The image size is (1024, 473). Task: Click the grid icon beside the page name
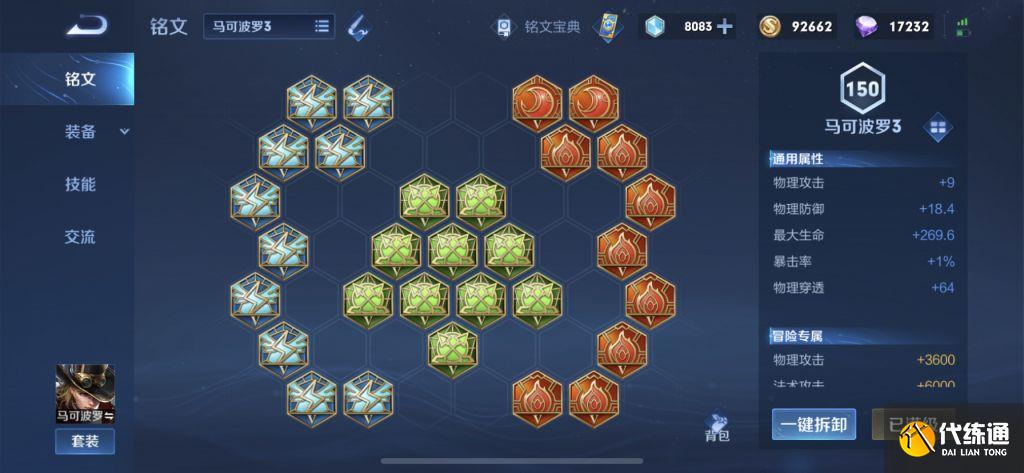(x=938, y=127)
